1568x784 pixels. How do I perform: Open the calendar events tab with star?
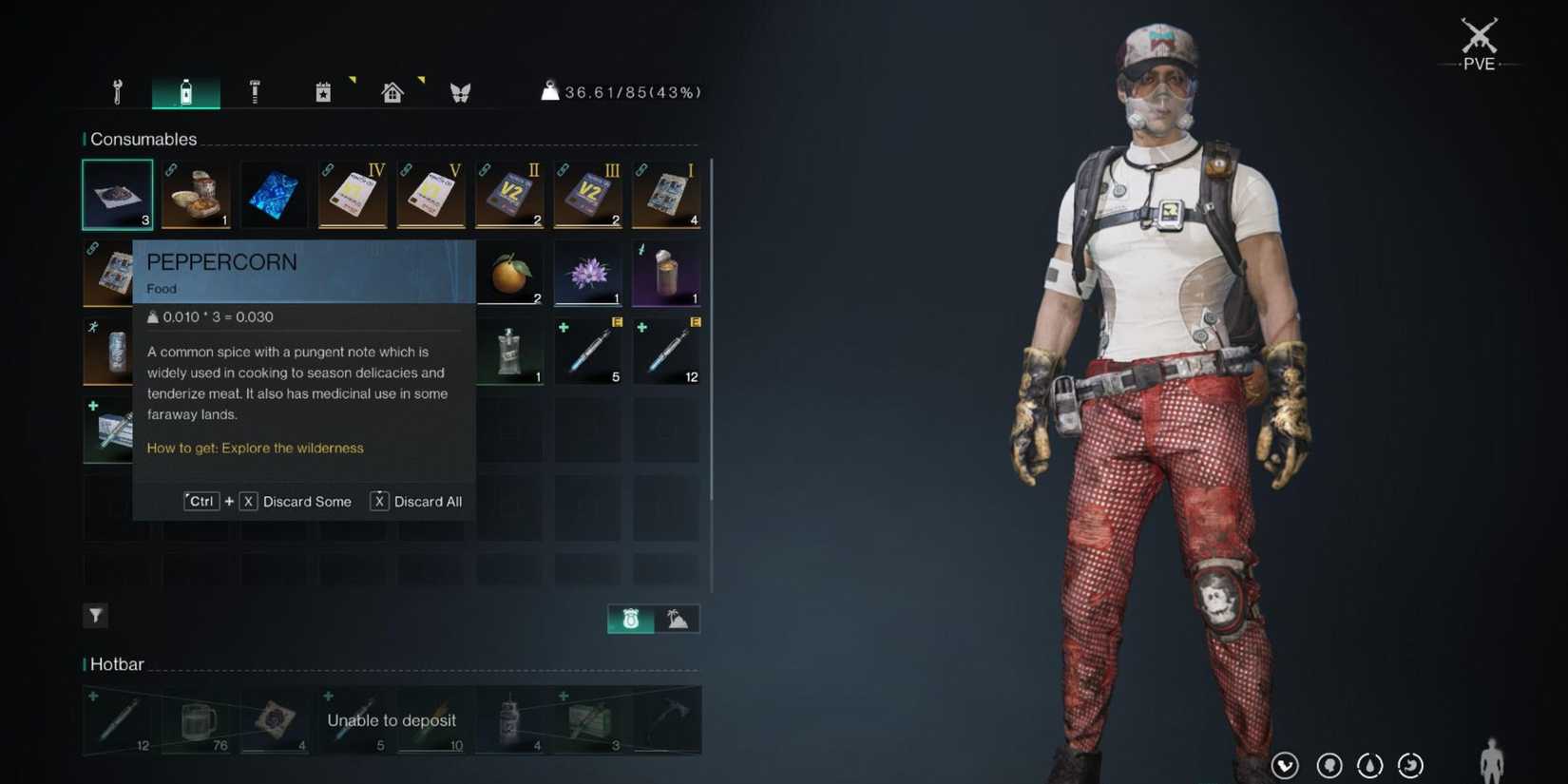tap(323, 91)
